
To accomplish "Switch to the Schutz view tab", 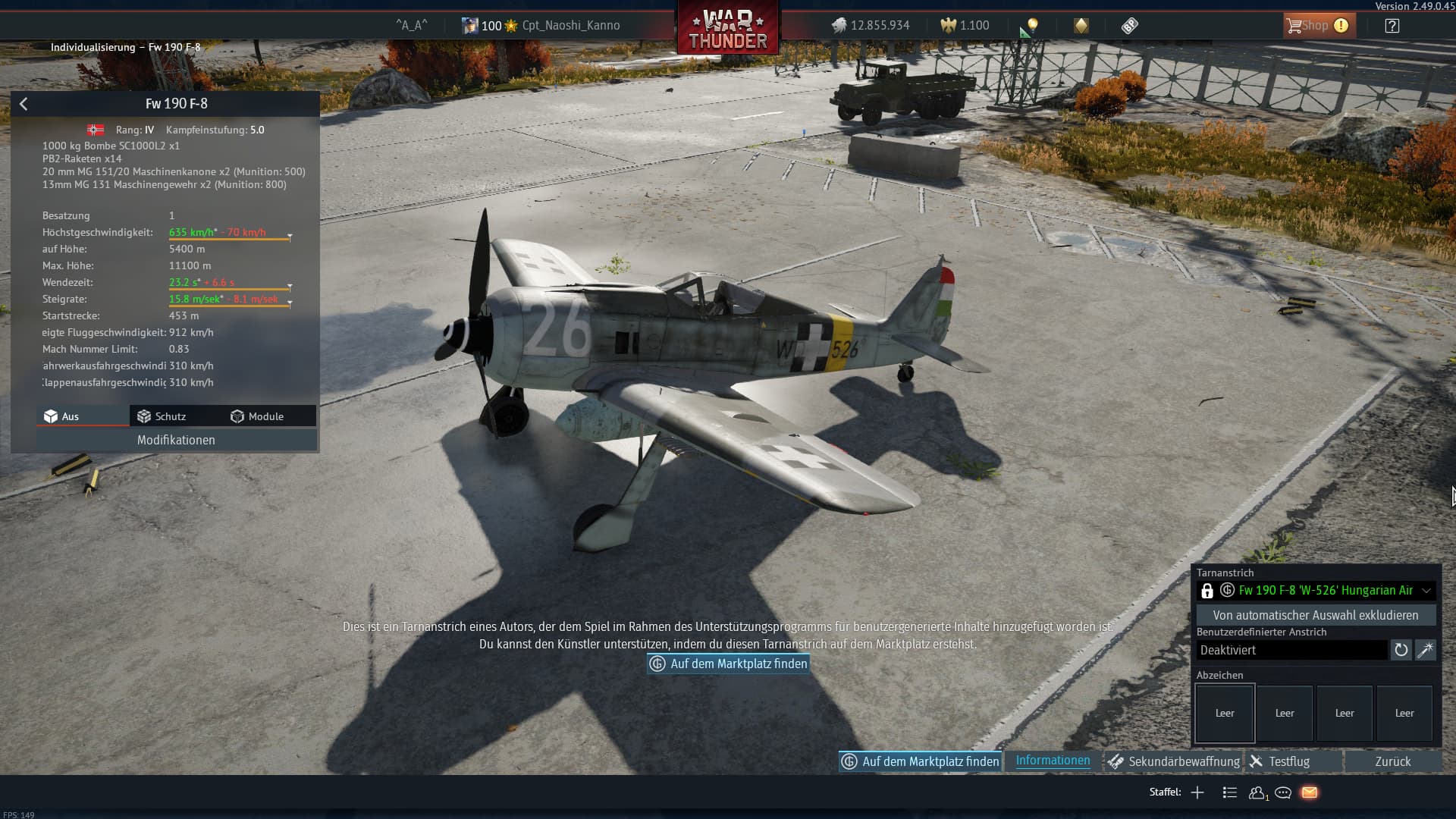I will coord(162,416).
